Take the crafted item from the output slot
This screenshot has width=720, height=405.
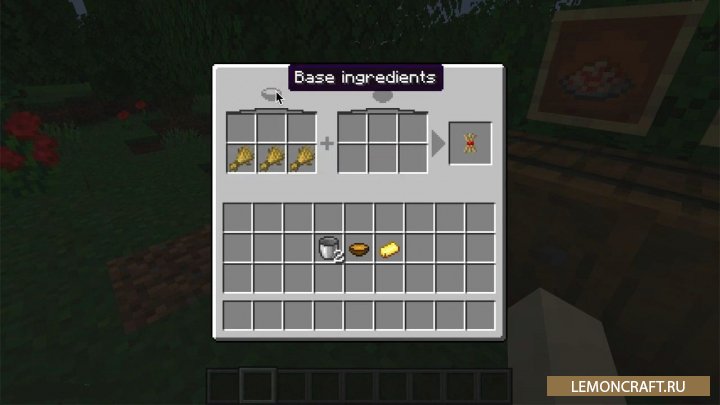click(469, 144)
